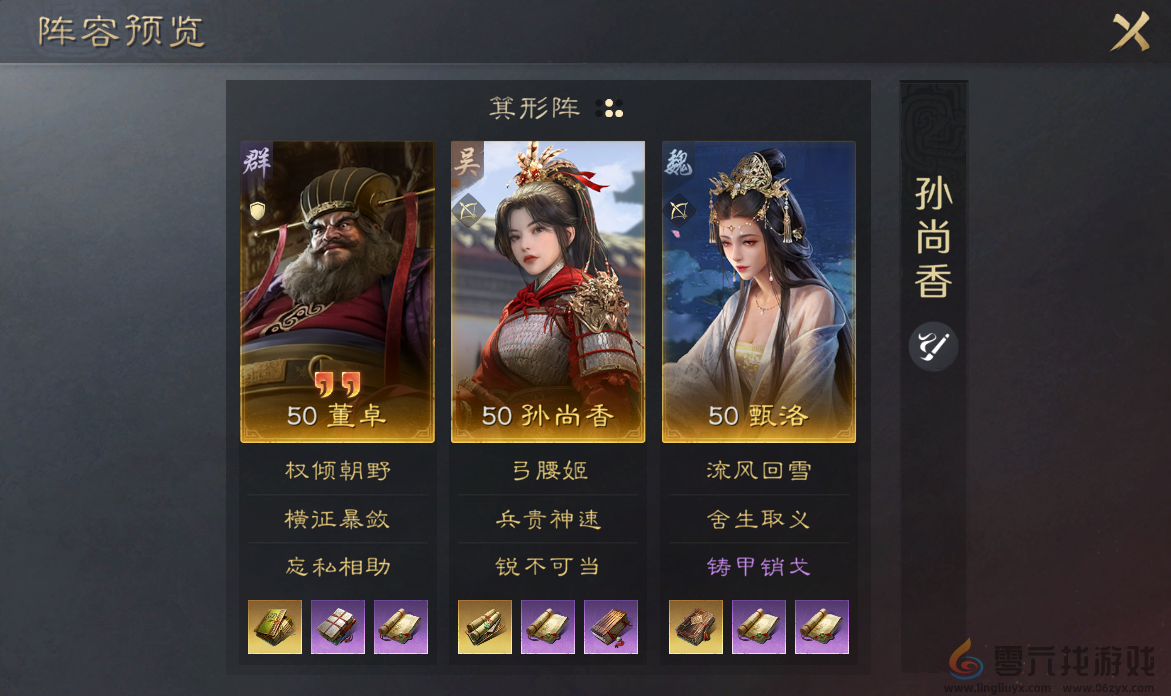Show details for 忘私相助 skill
The image size is (1171, 696).
[x=337, y=567]
